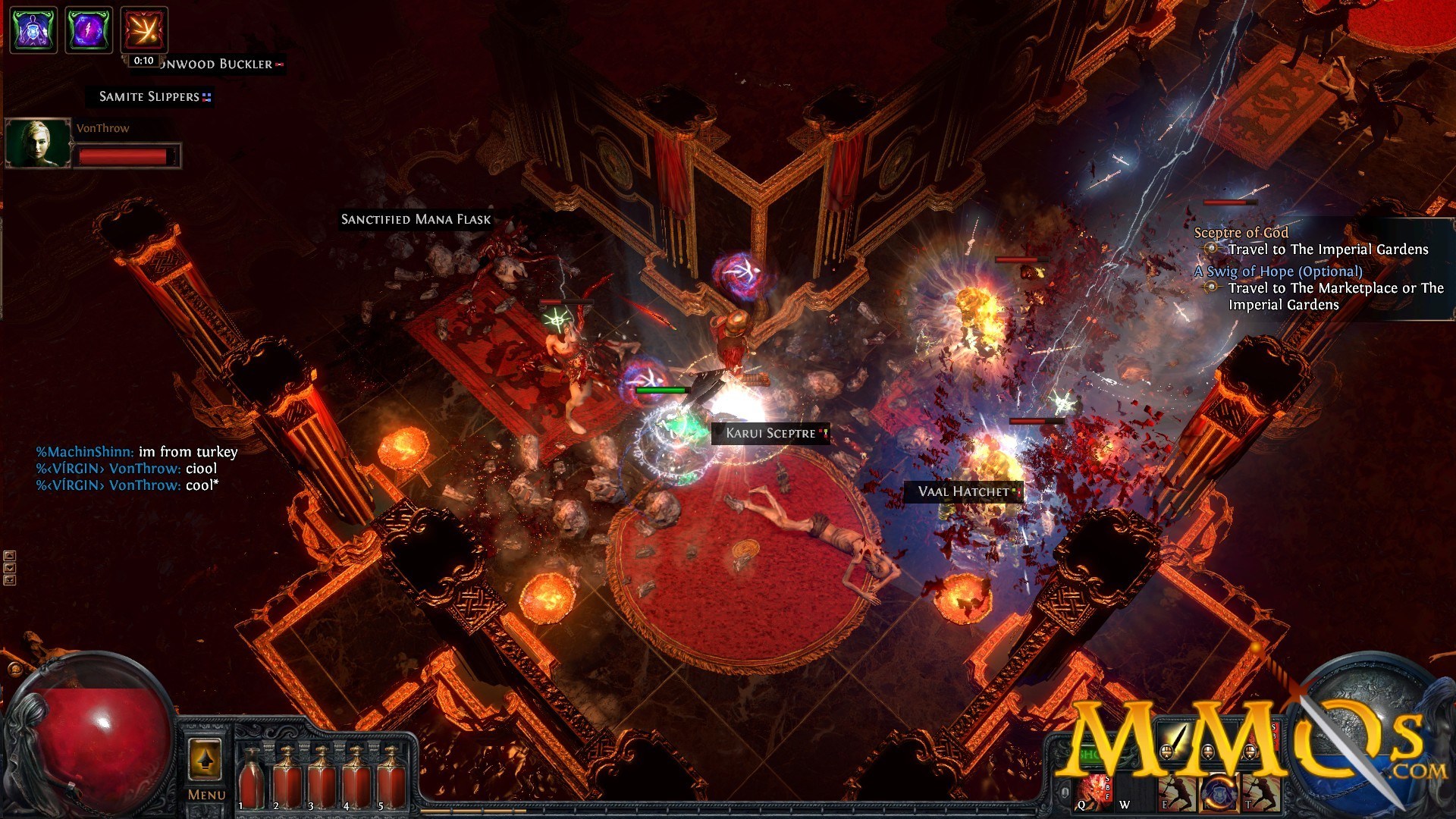Use the flask numbered 3
Image resolution: width=1456 pixels, height=819 pixels.
point(322,777)
